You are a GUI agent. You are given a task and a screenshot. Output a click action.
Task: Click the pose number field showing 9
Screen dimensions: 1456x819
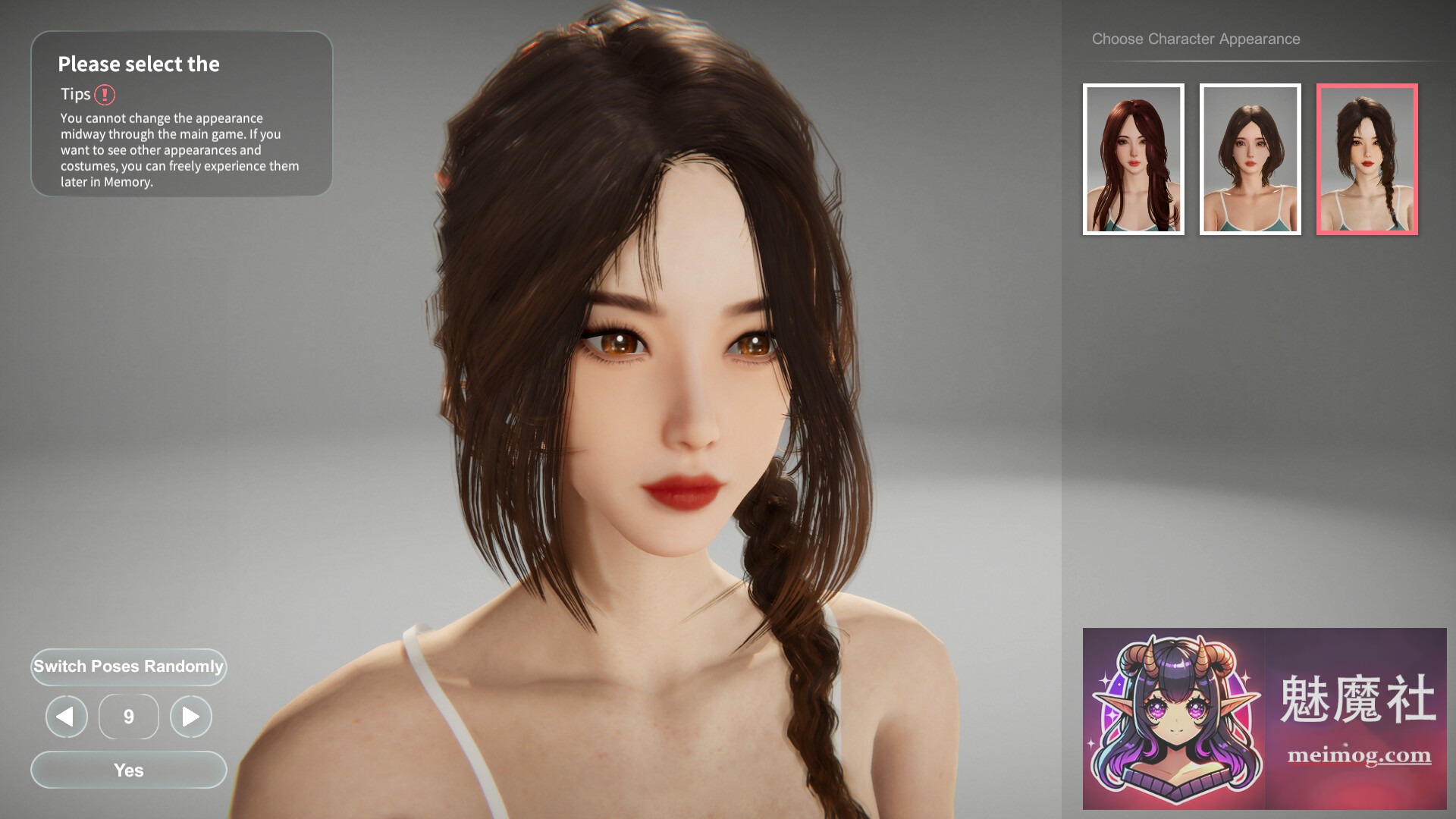128,716
